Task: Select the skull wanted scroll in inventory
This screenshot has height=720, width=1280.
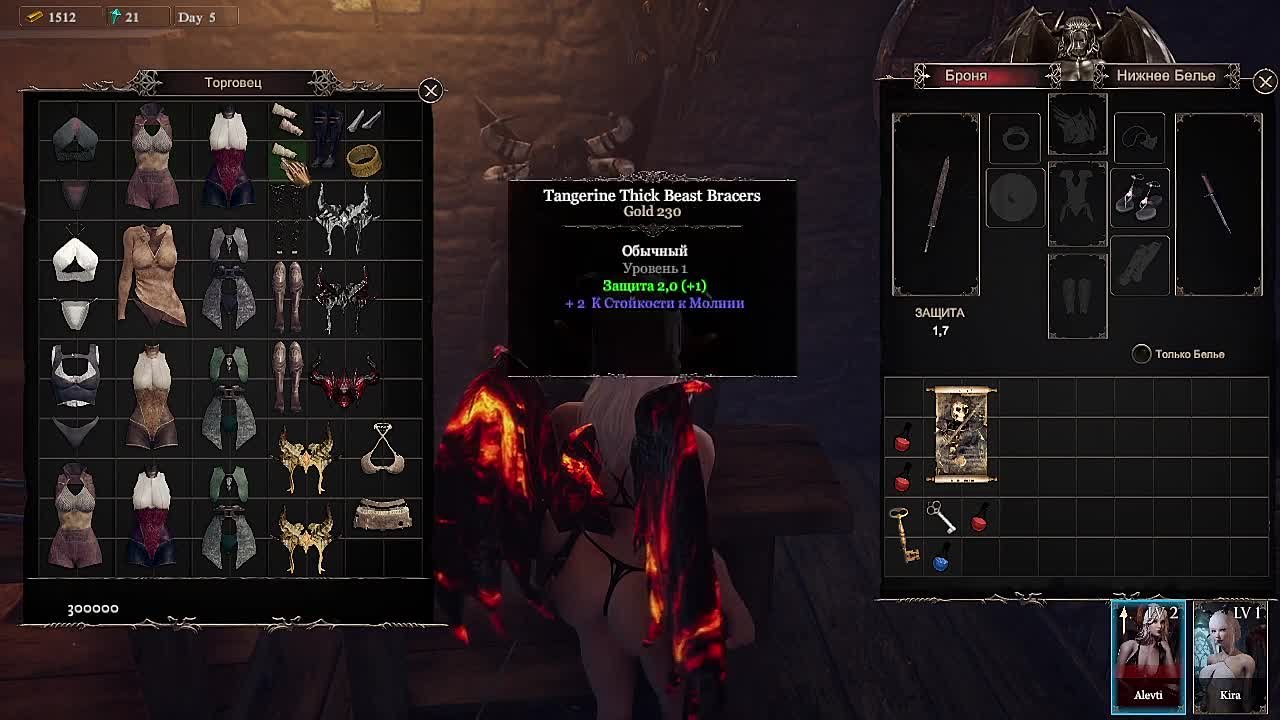Action: (961, 434)
